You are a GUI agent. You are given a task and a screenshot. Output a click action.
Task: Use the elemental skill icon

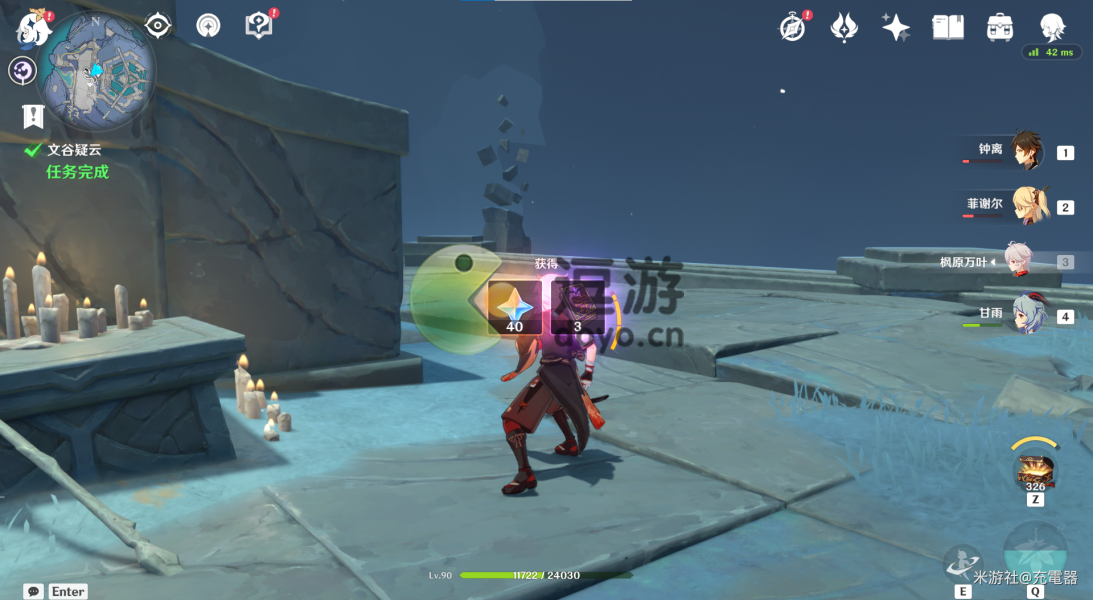(963, 563)
